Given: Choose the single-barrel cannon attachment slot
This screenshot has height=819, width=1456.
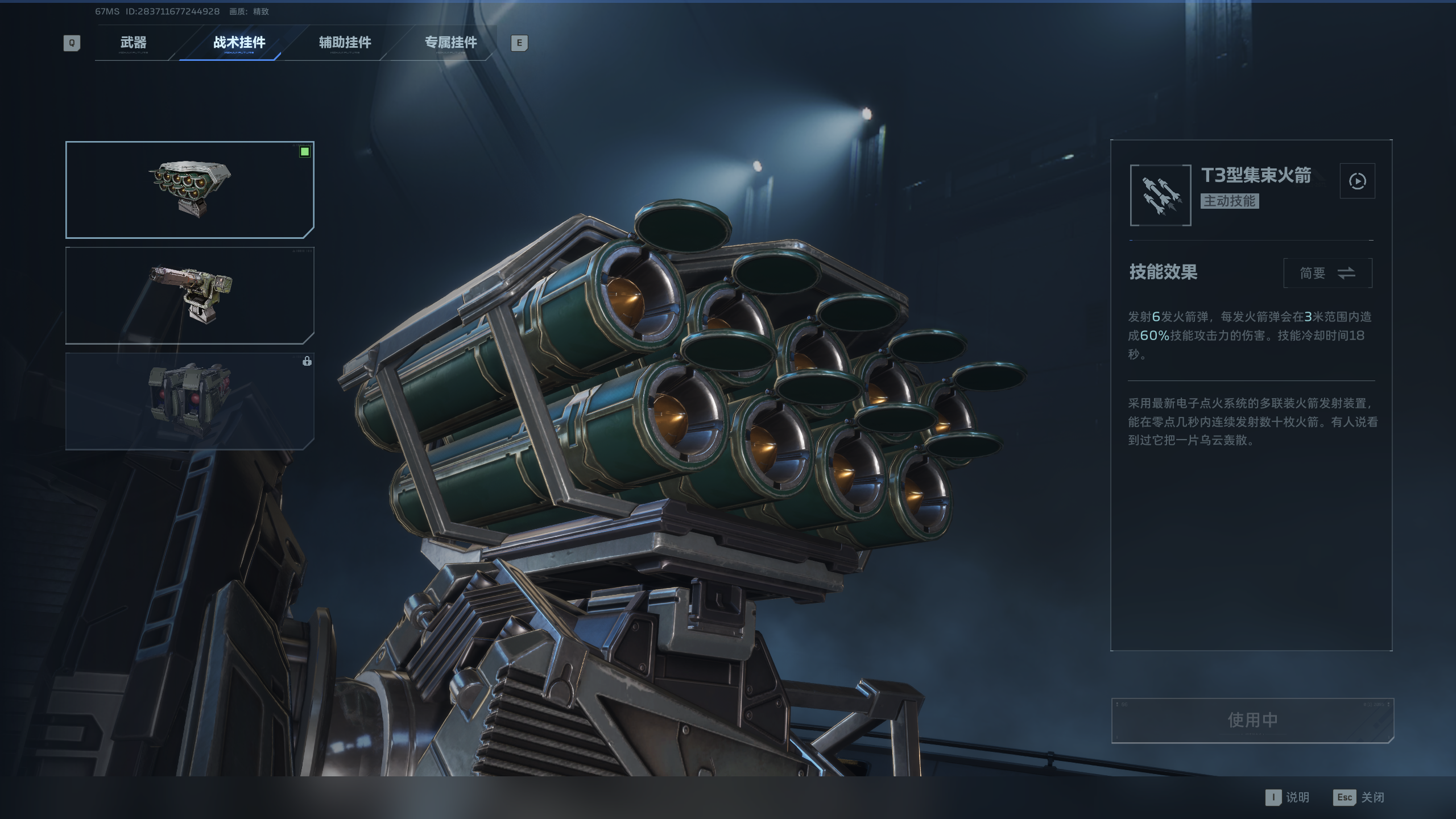Looking at the screenshot, I should 190,295.
